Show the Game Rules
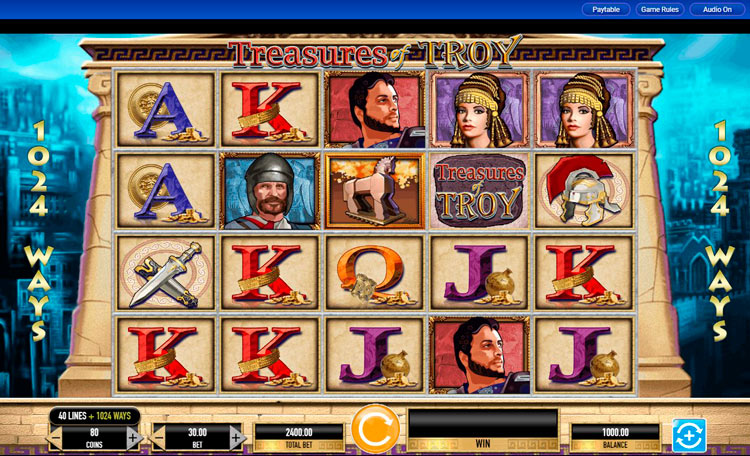The height and width of the screenshot is (456, 750). tap(660, 9)
